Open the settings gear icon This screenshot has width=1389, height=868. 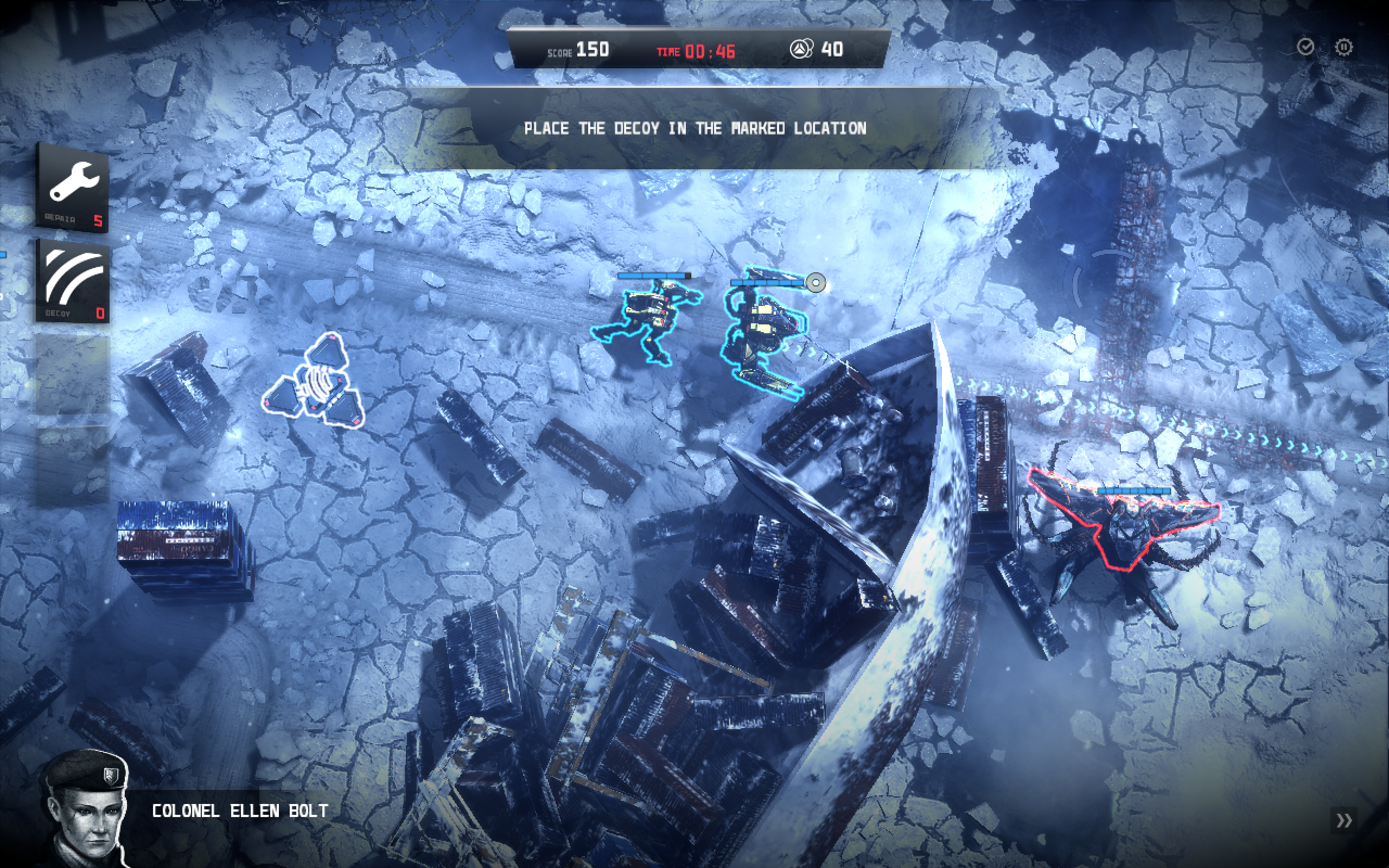pos(1343,47)
